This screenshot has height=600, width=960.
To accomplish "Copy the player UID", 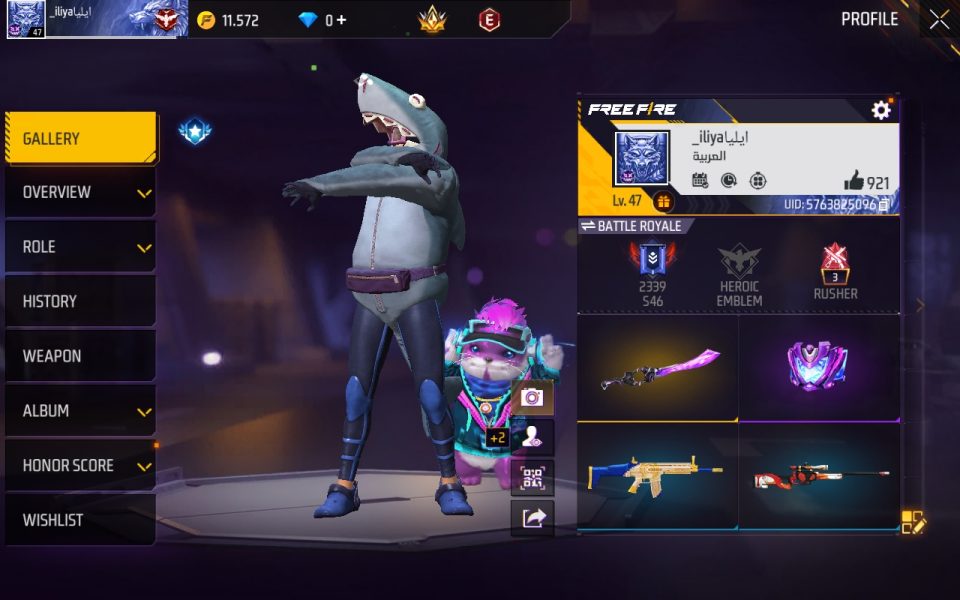I will 884,204.
